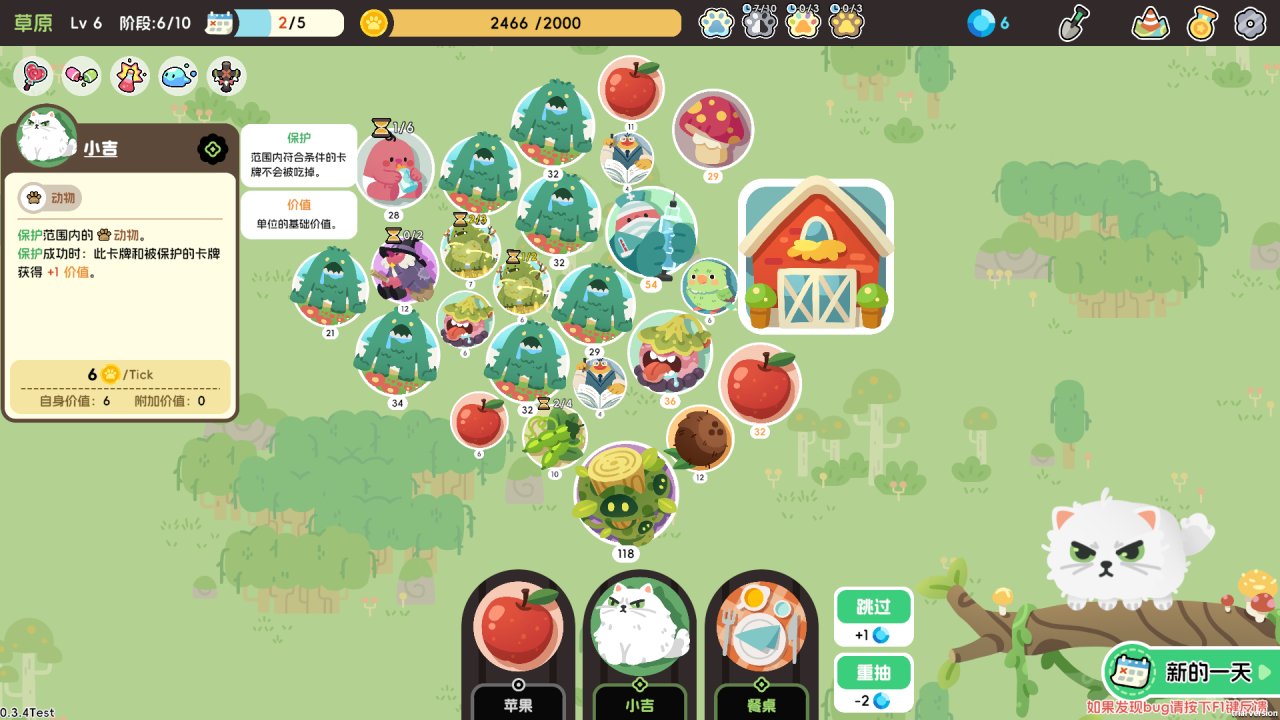Select the blue slime relic icon

point(178,75)
